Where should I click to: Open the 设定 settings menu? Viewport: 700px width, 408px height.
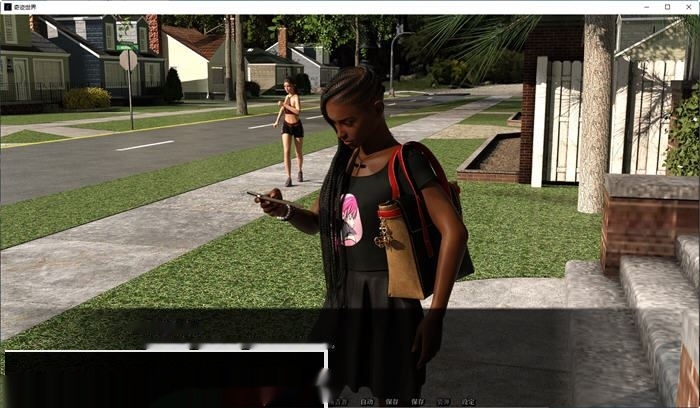click(468, 402)
